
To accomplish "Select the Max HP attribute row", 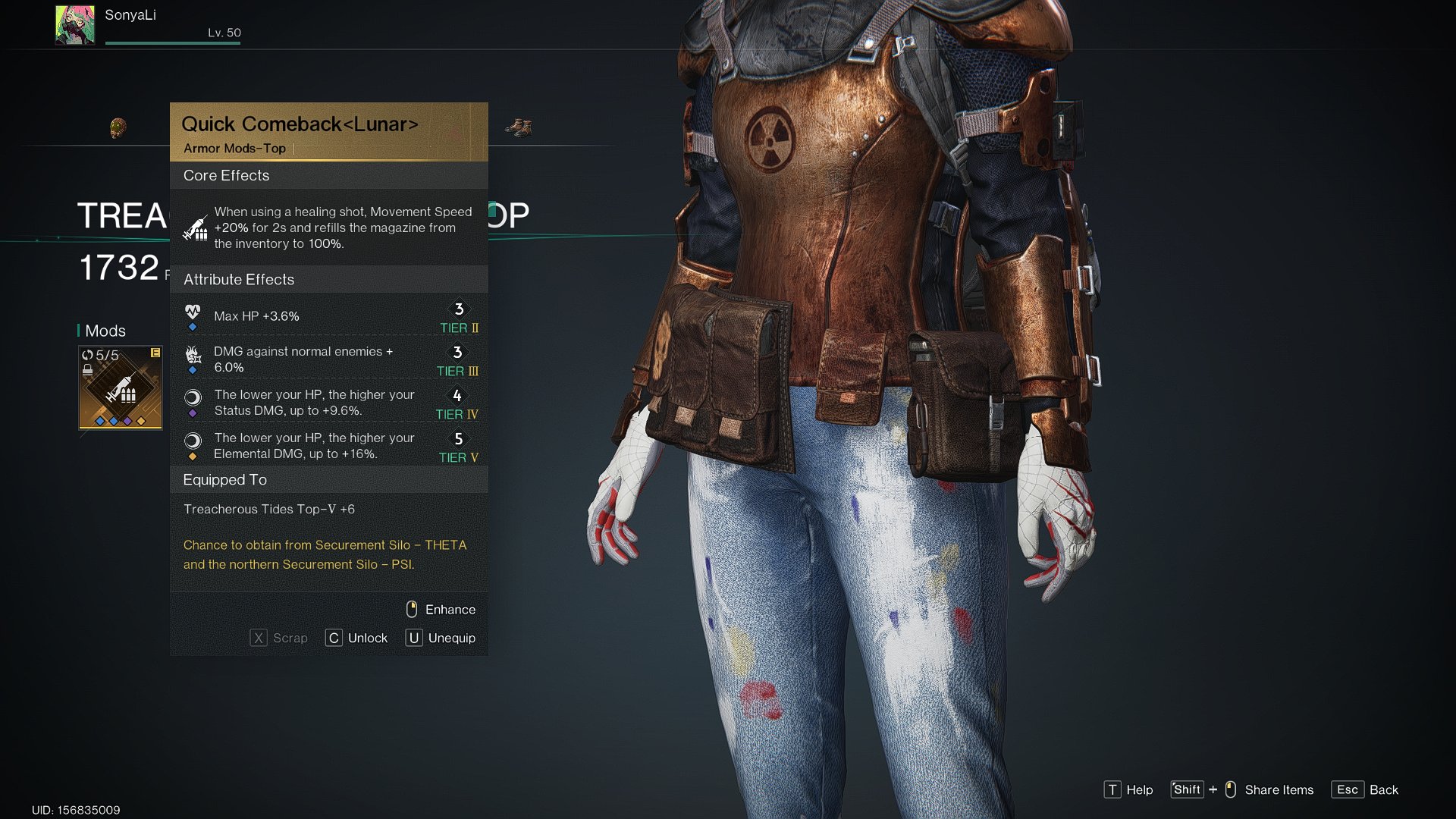I will click(x=330, y=316).
